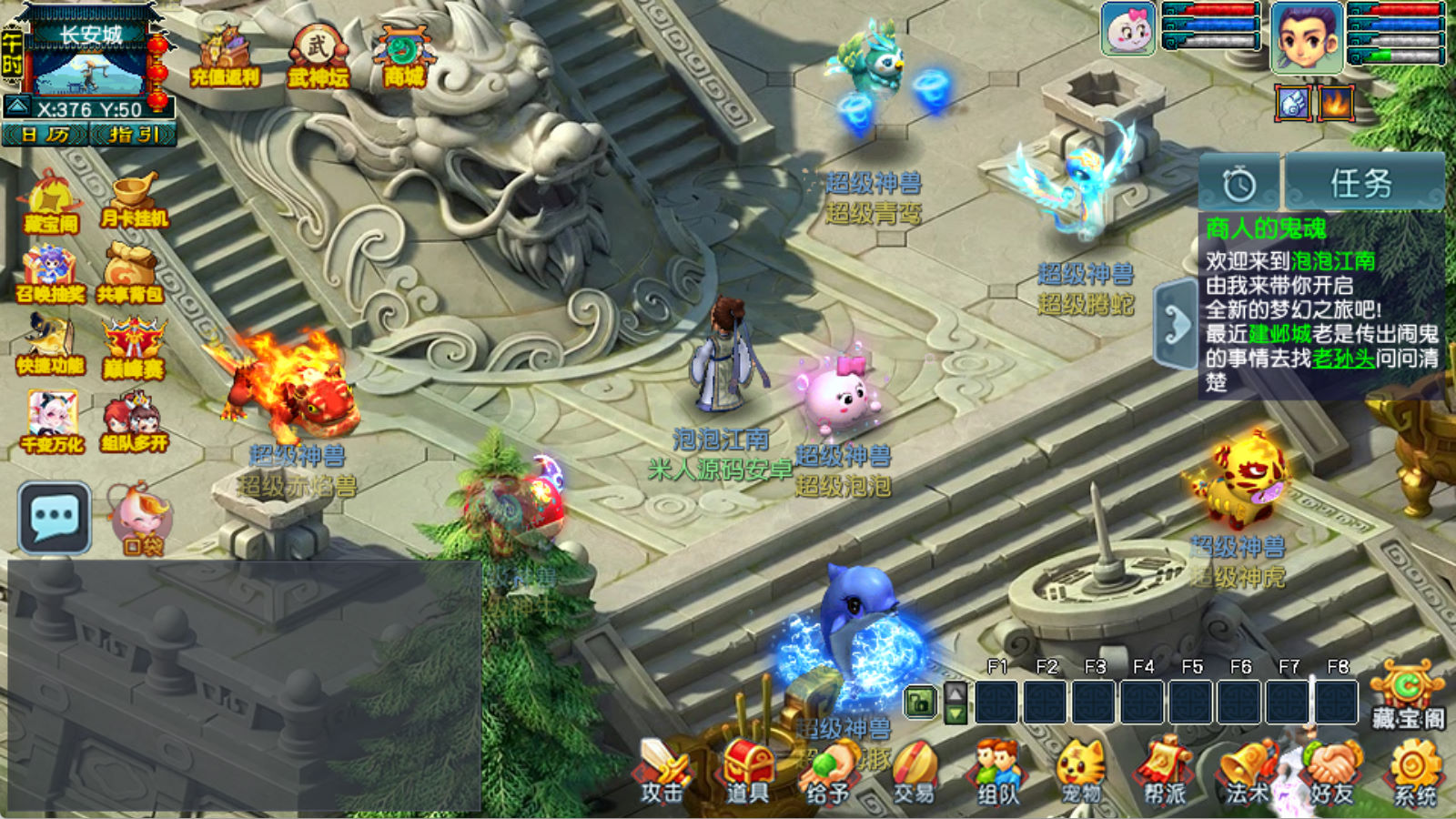
Task: Open the chat speech bubble button
Action: point(55,518)
